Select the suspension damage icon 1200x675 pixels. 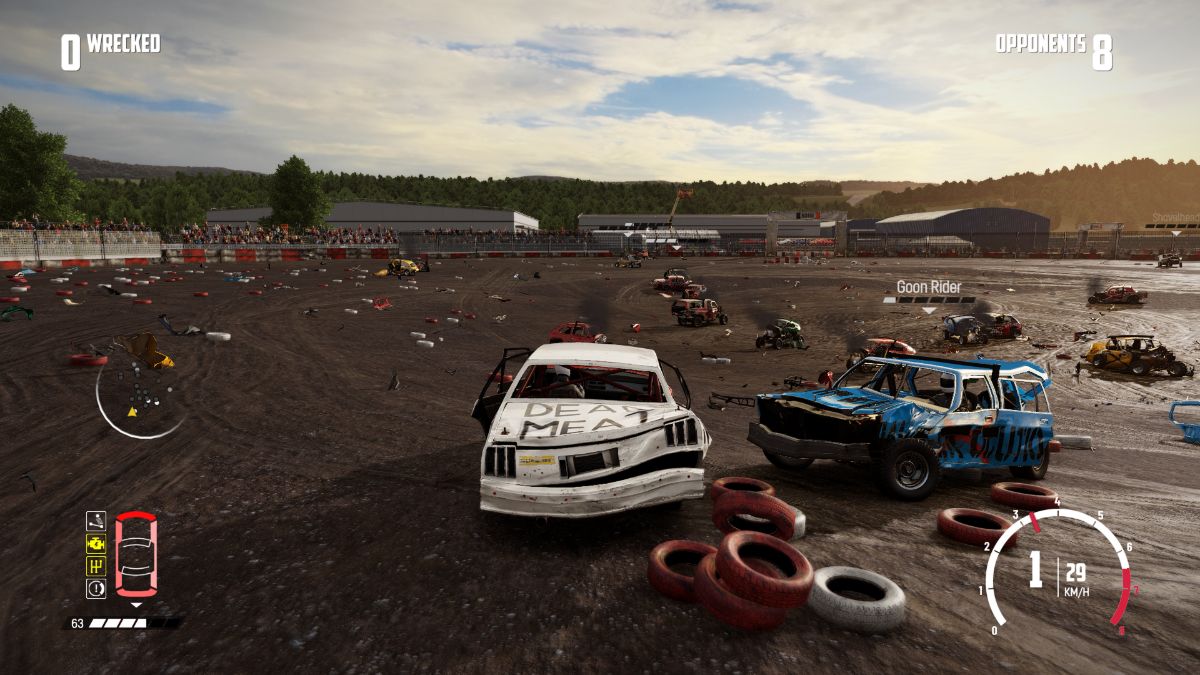(96, 520)
